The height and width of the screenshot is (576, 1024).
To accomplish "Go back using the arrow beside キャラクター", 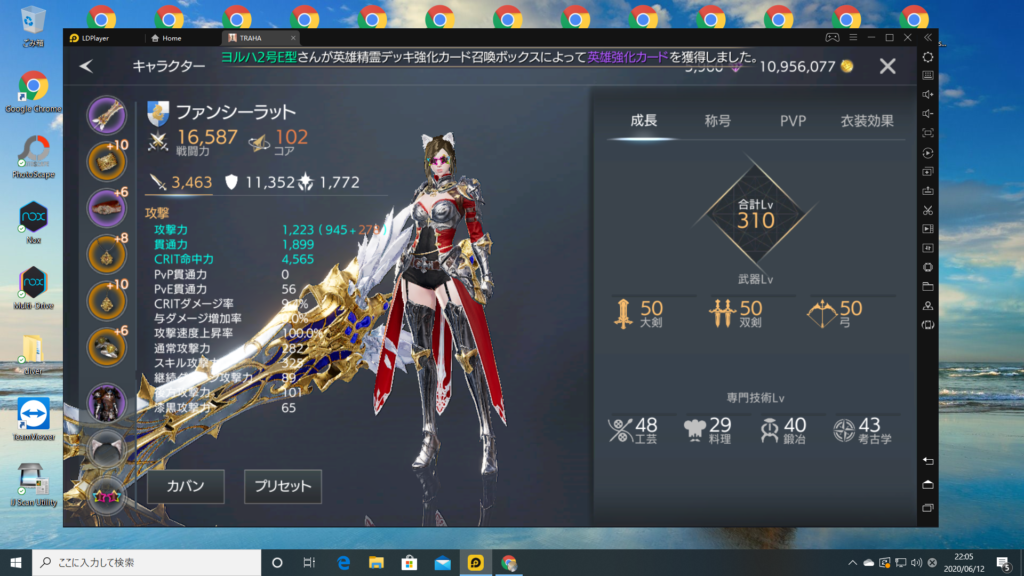I will [x=86, y=66].
